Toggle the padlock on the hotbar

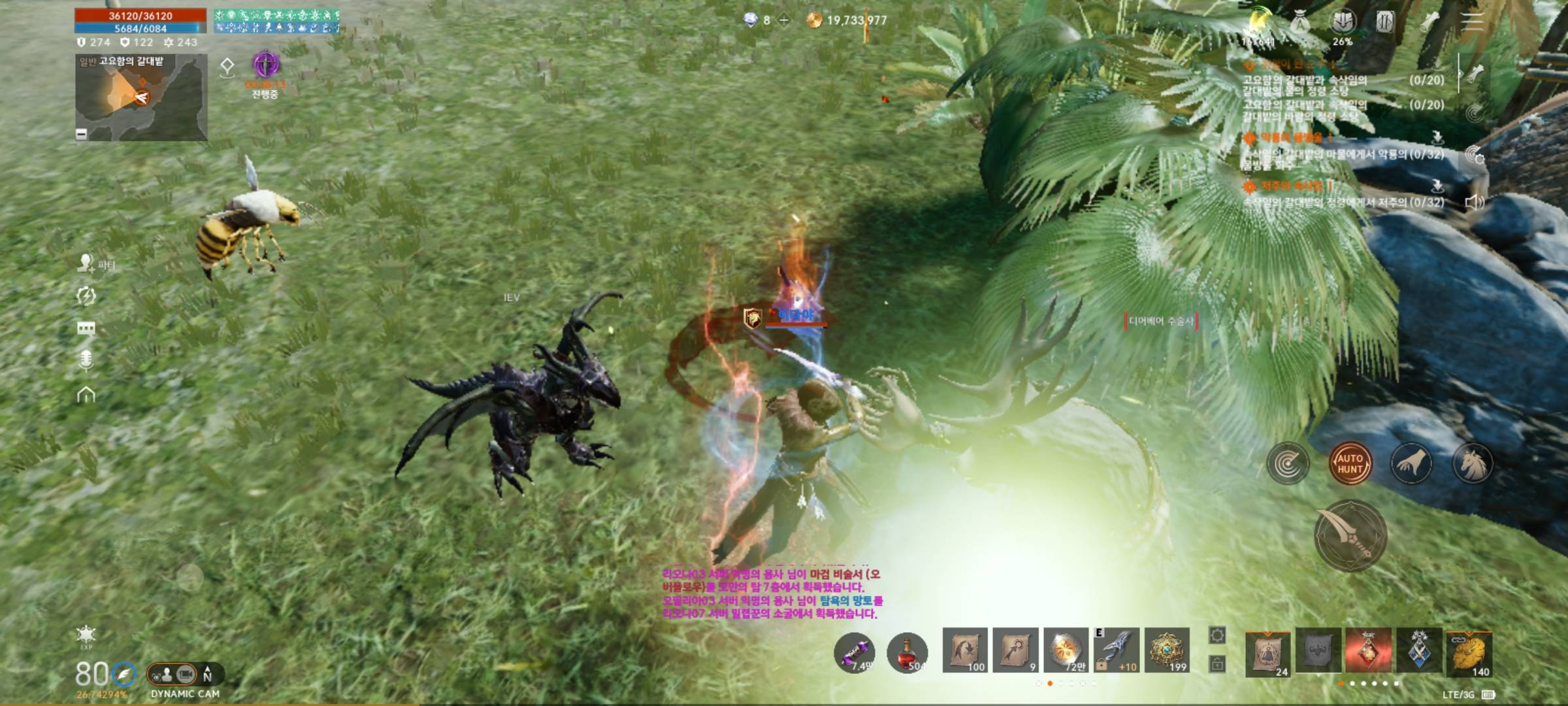(x=1217, y=665)
